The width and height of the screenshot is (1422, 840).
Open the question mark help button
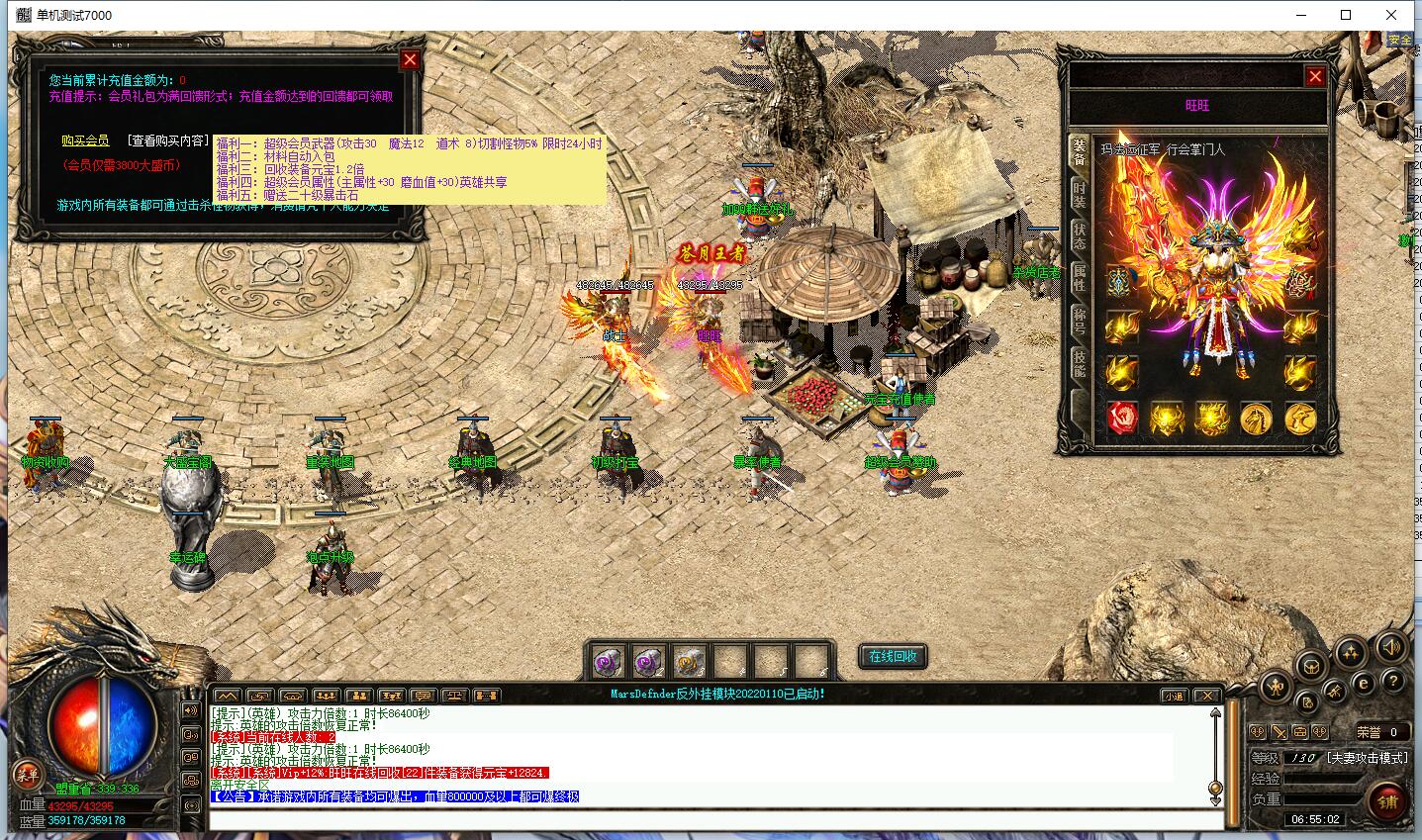pyautogui.click(x=1392, y=682)
